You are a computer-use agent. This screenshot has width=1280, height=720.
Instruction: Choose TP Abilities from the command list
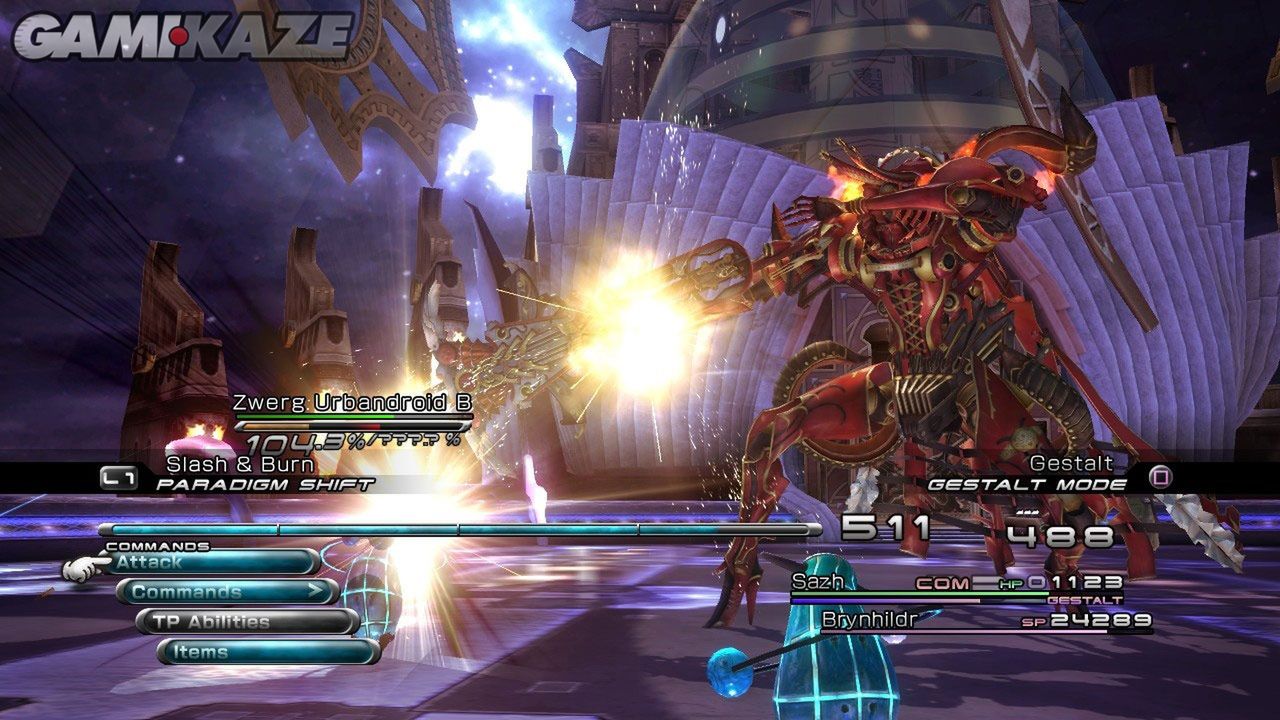point(246,622)
